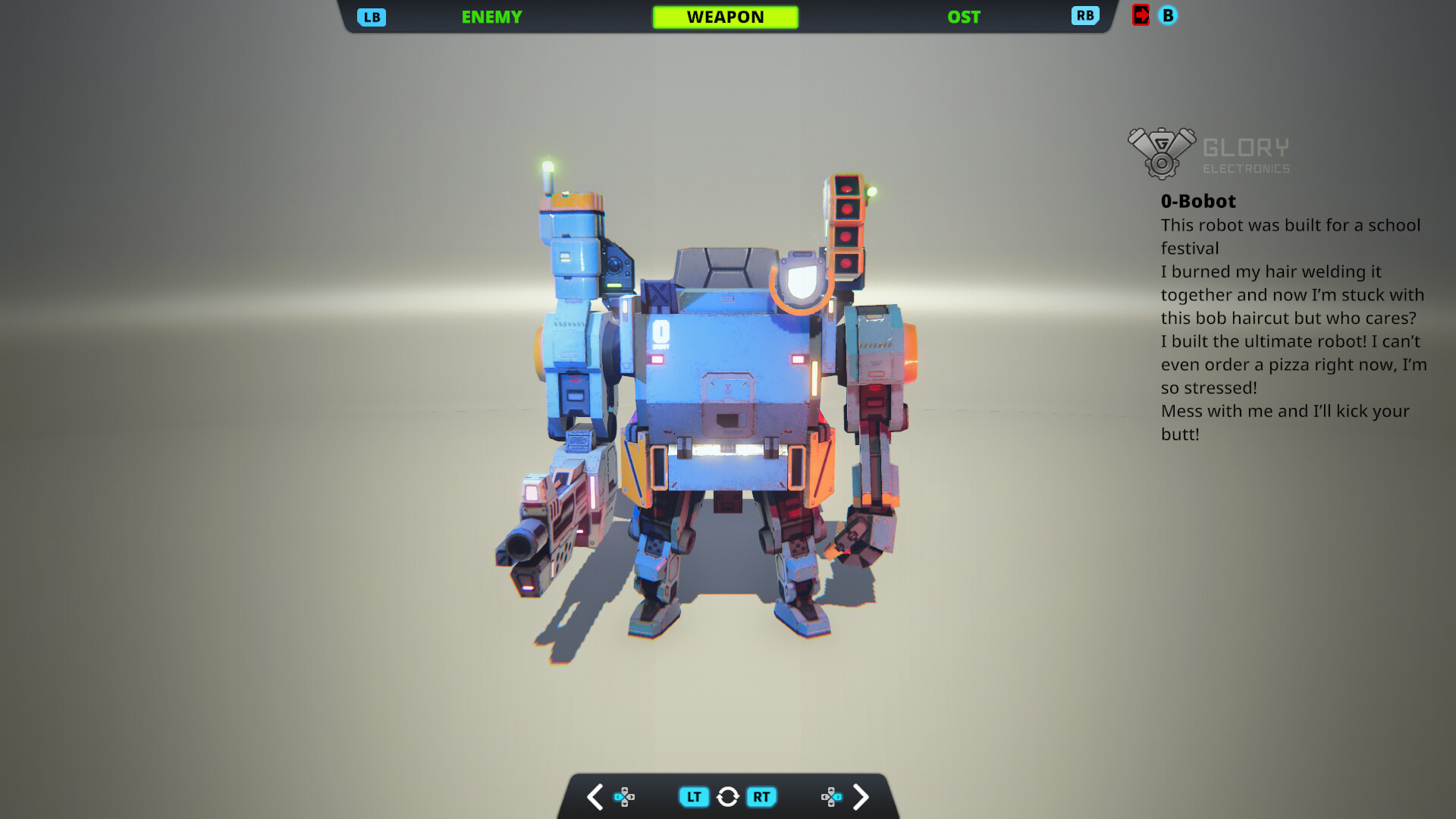
Task: Click the 0-Bobot name heading
Action: click(x=1197, y=201)
